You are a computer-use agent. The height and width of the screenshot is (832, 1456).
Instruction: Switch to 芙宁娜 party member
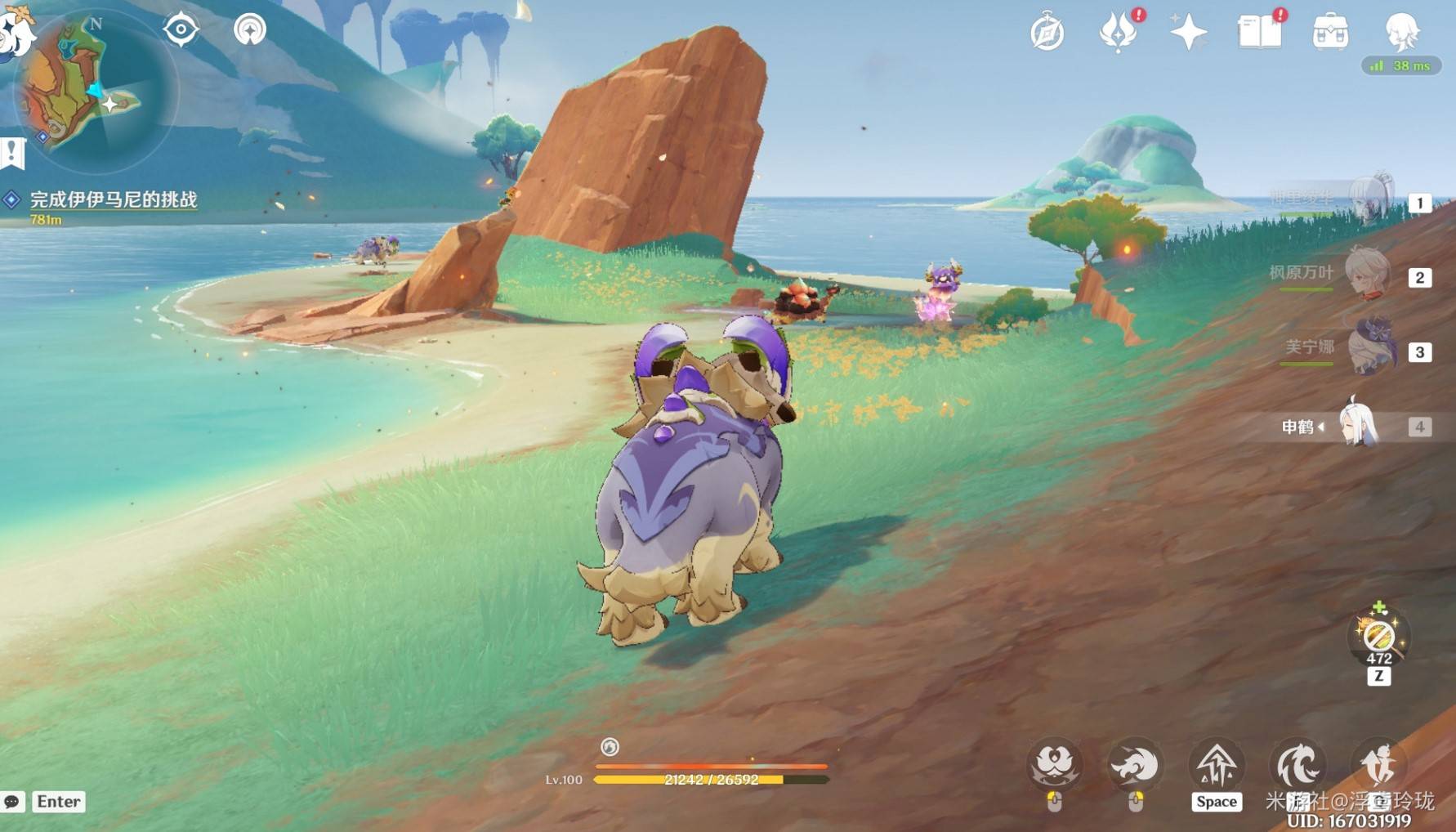click(x=1371, y=348)
